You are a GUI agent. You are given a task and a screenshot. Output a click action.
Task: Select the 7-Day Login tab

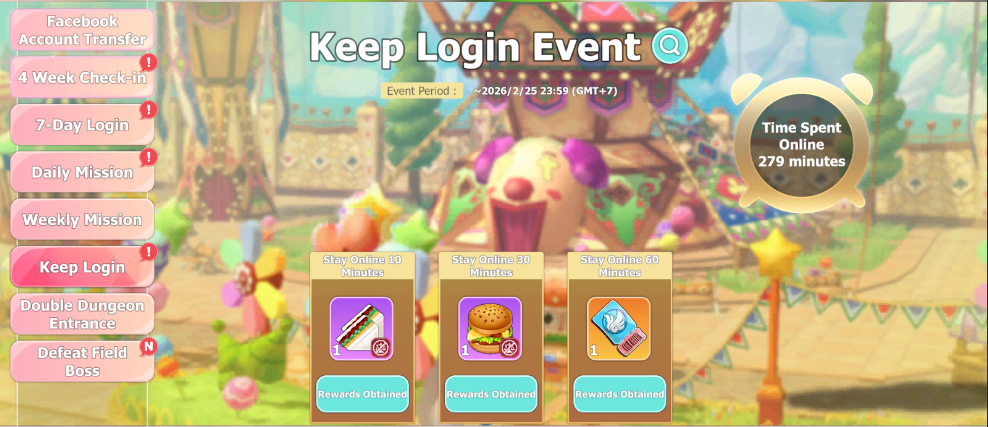pos(82,125)
